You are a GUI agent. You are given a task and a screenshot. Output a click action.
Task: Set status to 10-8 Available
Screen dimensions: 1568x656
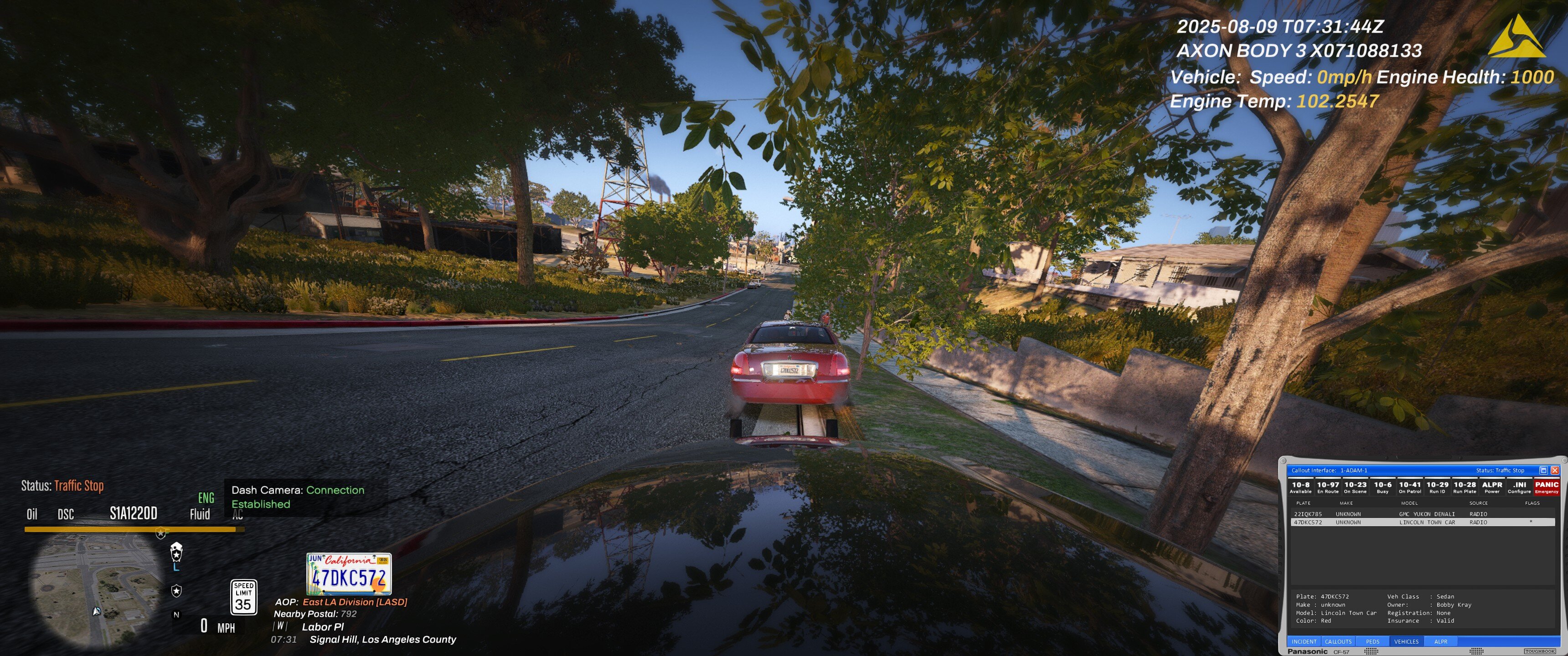point(1300,487)
